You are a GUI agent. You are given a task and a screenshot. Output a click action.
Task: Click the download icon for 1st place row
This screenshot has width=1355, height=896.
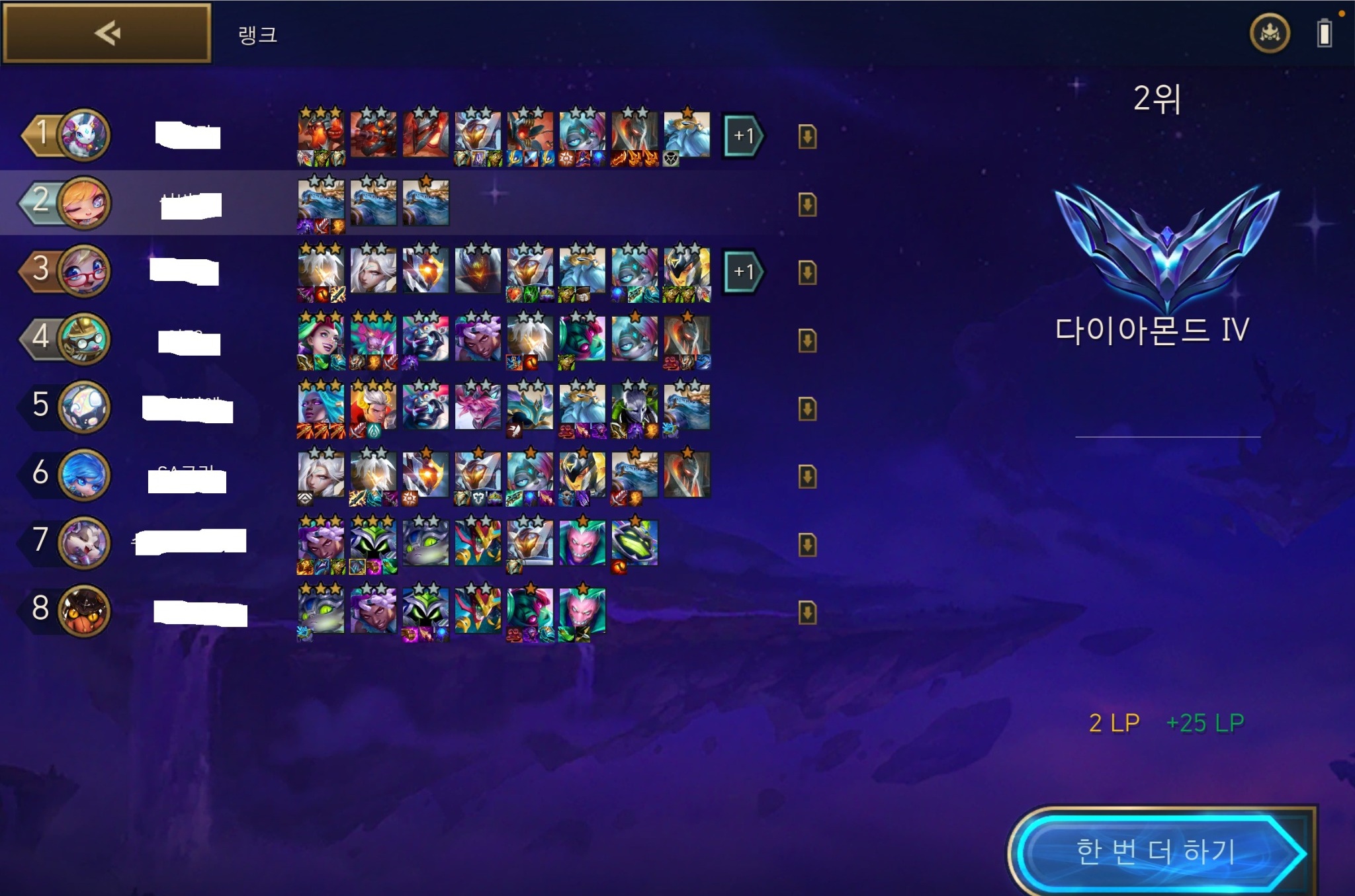pyautogui.click(x=807, y=137)
